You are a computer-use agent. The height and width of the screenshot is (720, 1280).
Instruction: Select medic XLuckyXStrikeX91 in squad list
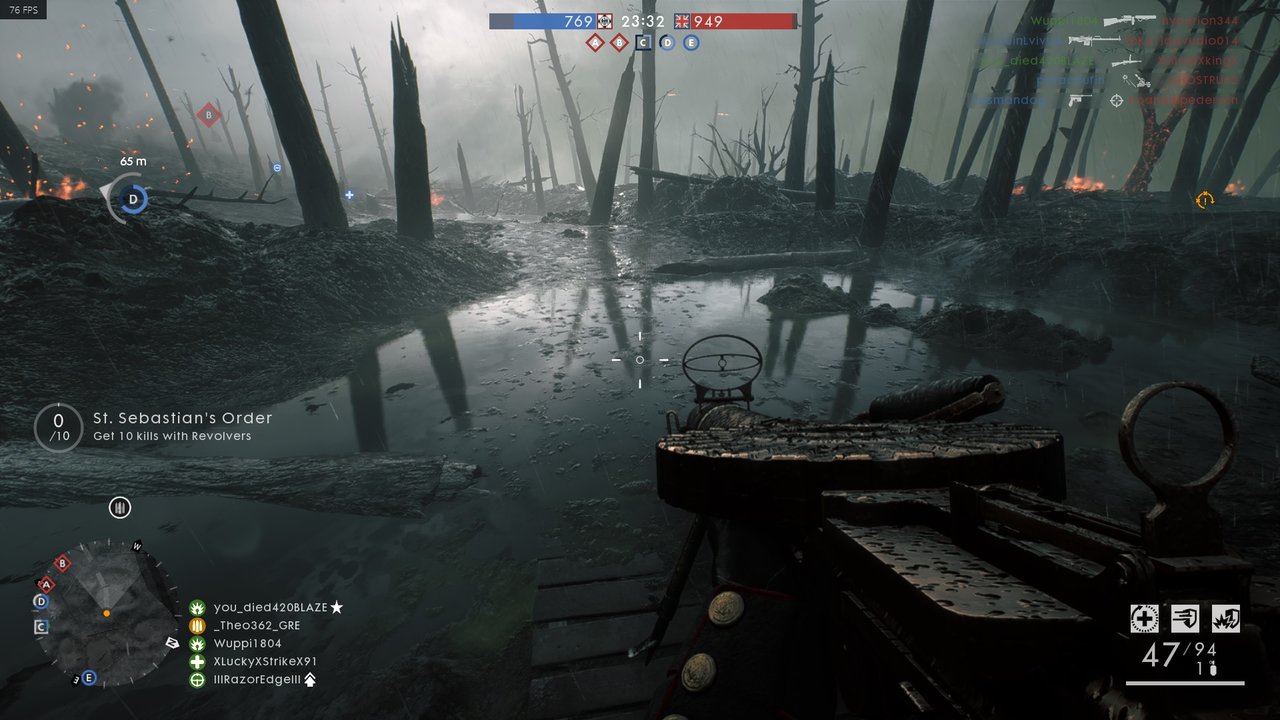[x=265, y=661]
